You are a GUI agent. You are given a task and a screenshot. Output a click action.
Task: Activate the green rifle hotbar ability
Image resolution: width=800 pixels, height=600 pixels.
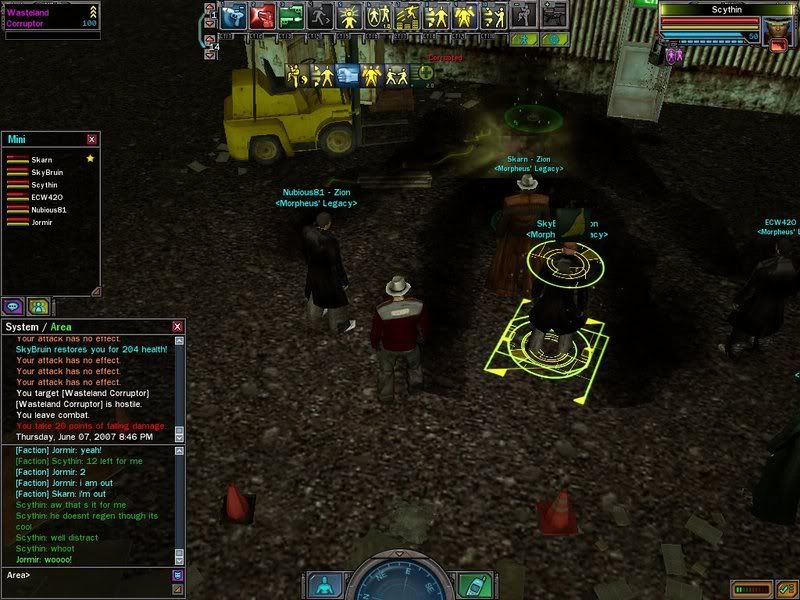coord(292,16)
